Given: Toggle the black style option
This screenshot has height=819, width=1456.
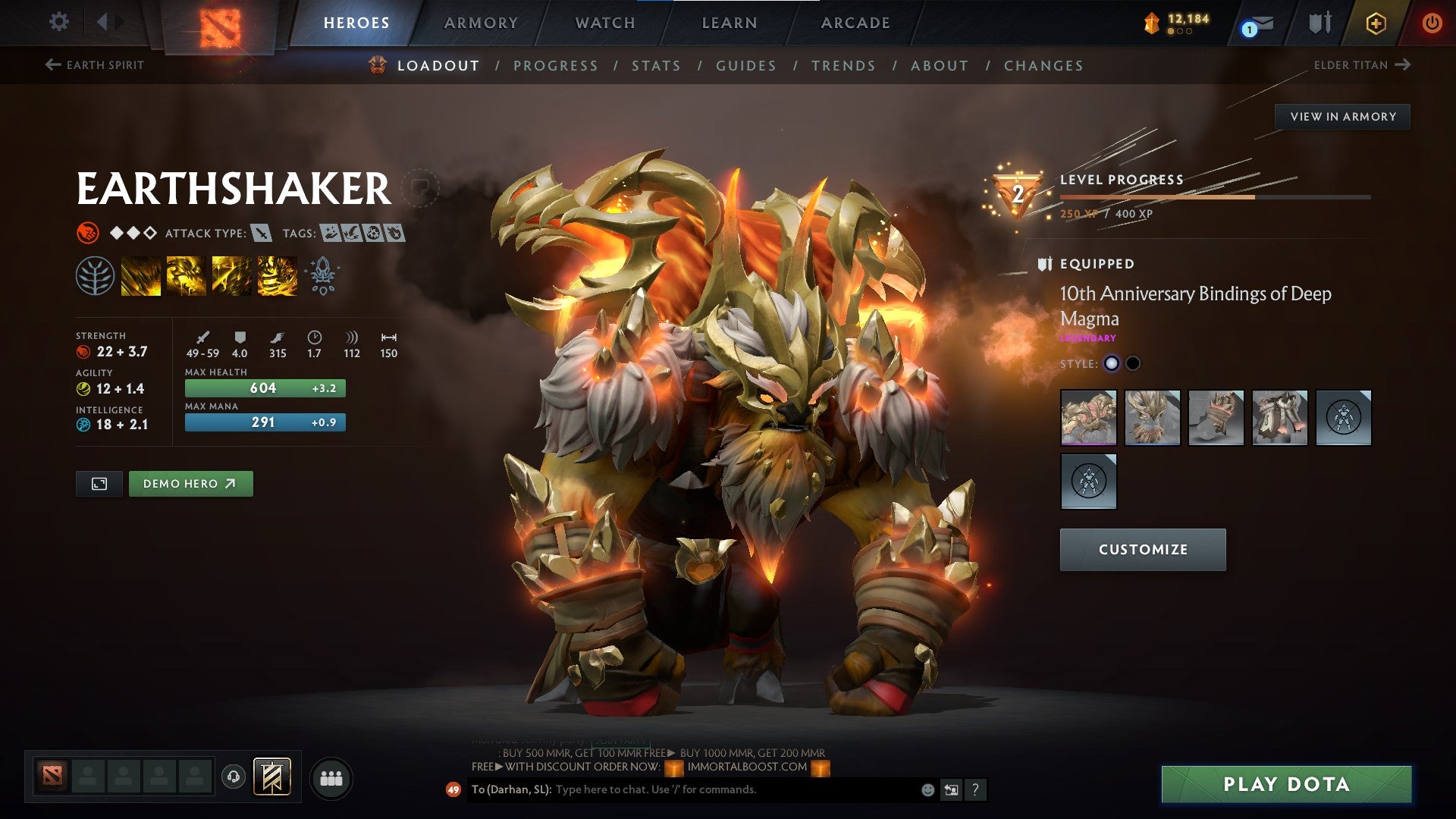Looking at the screenshot, I should [1134, 363].
